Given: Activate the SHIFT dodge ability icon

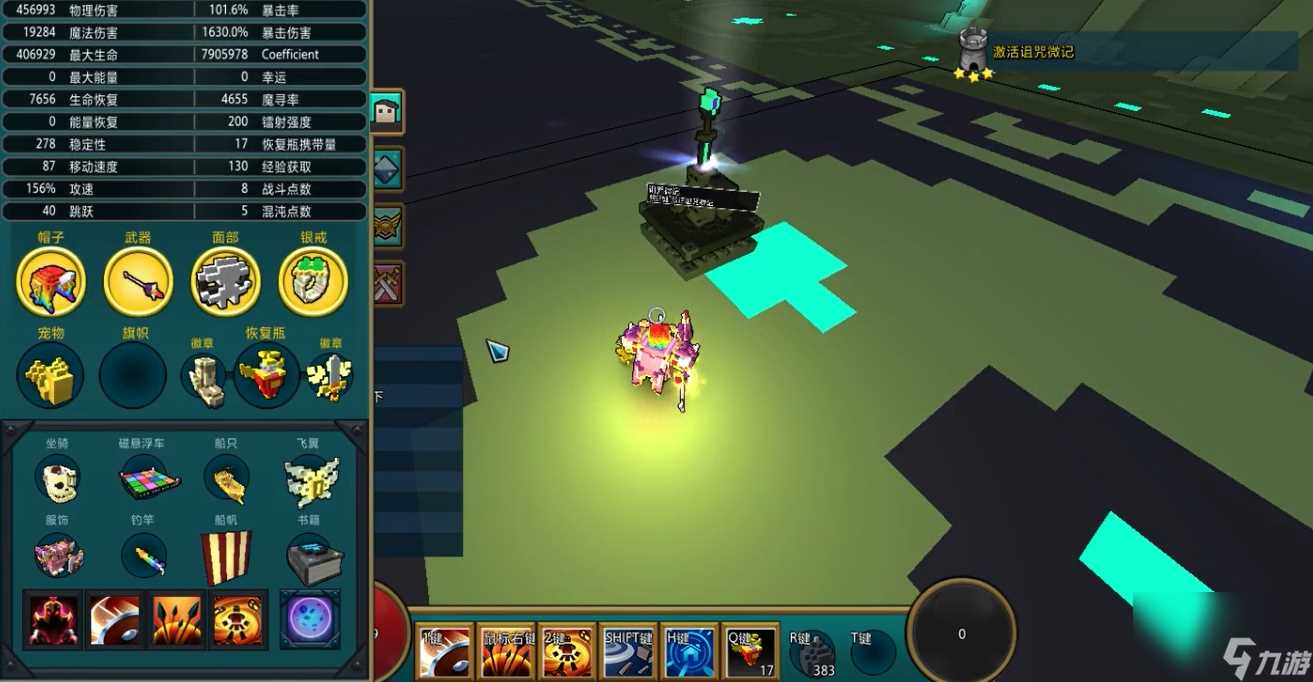Looking at the screenshot, I should click(628, 654).
